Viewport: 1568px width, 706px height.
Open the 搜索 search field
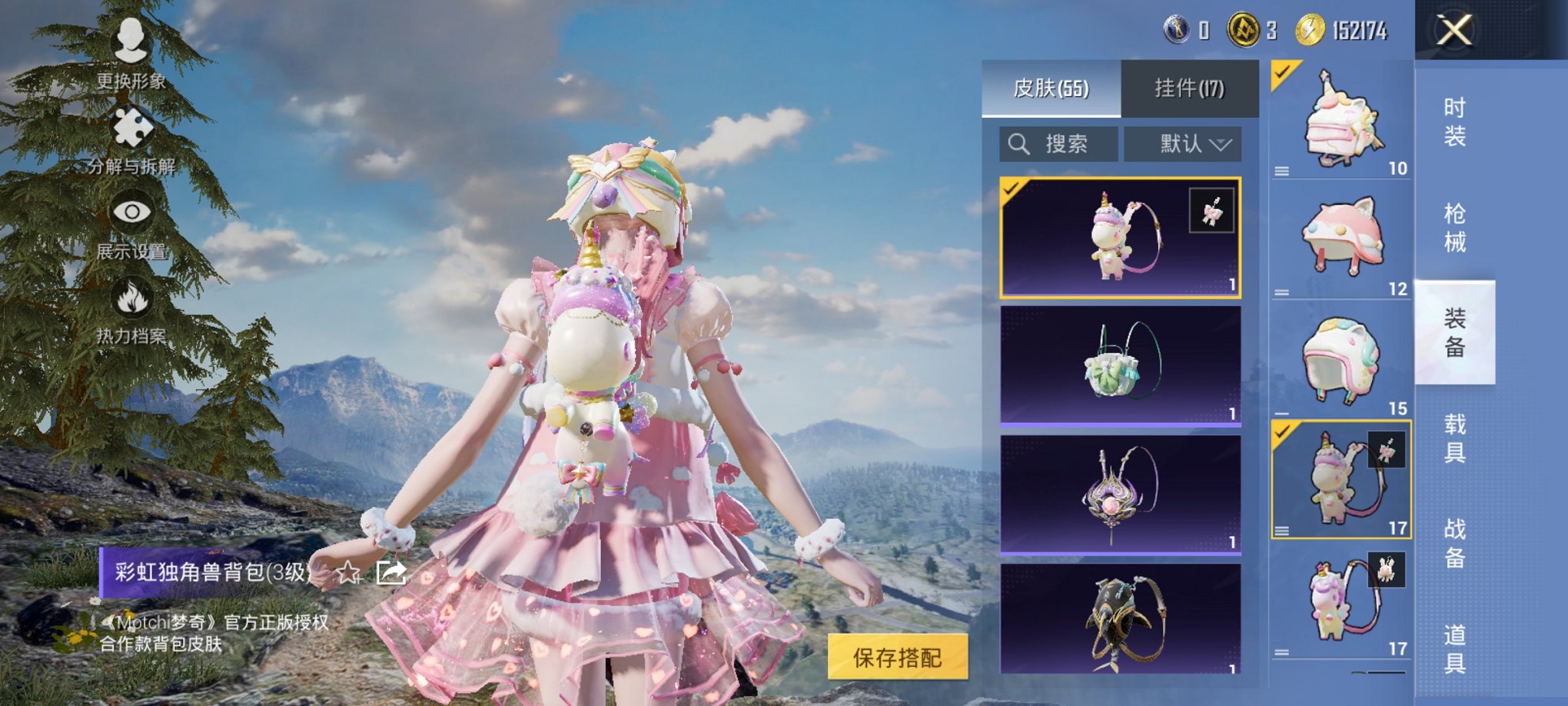(x=1056, y=143)
